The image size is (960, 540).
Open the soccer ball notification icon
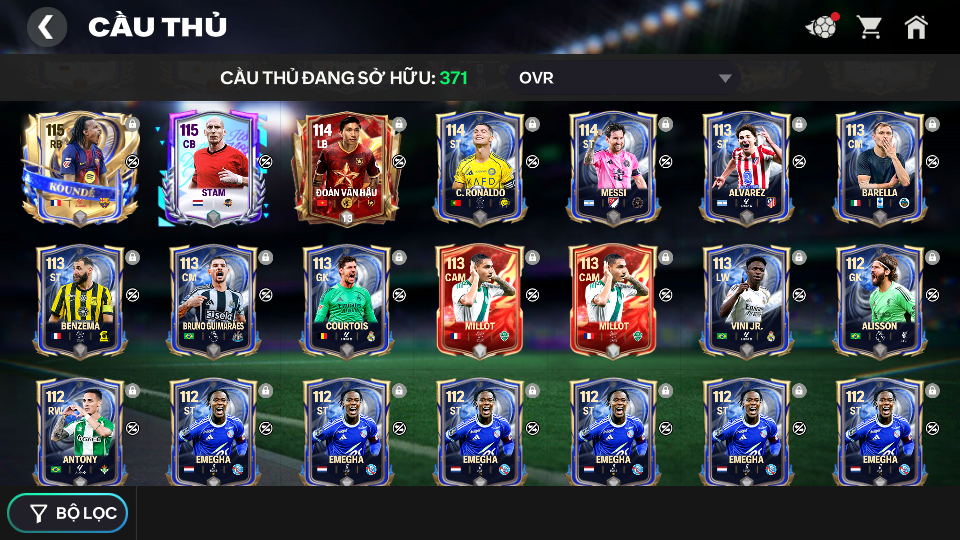pos(822,27)
